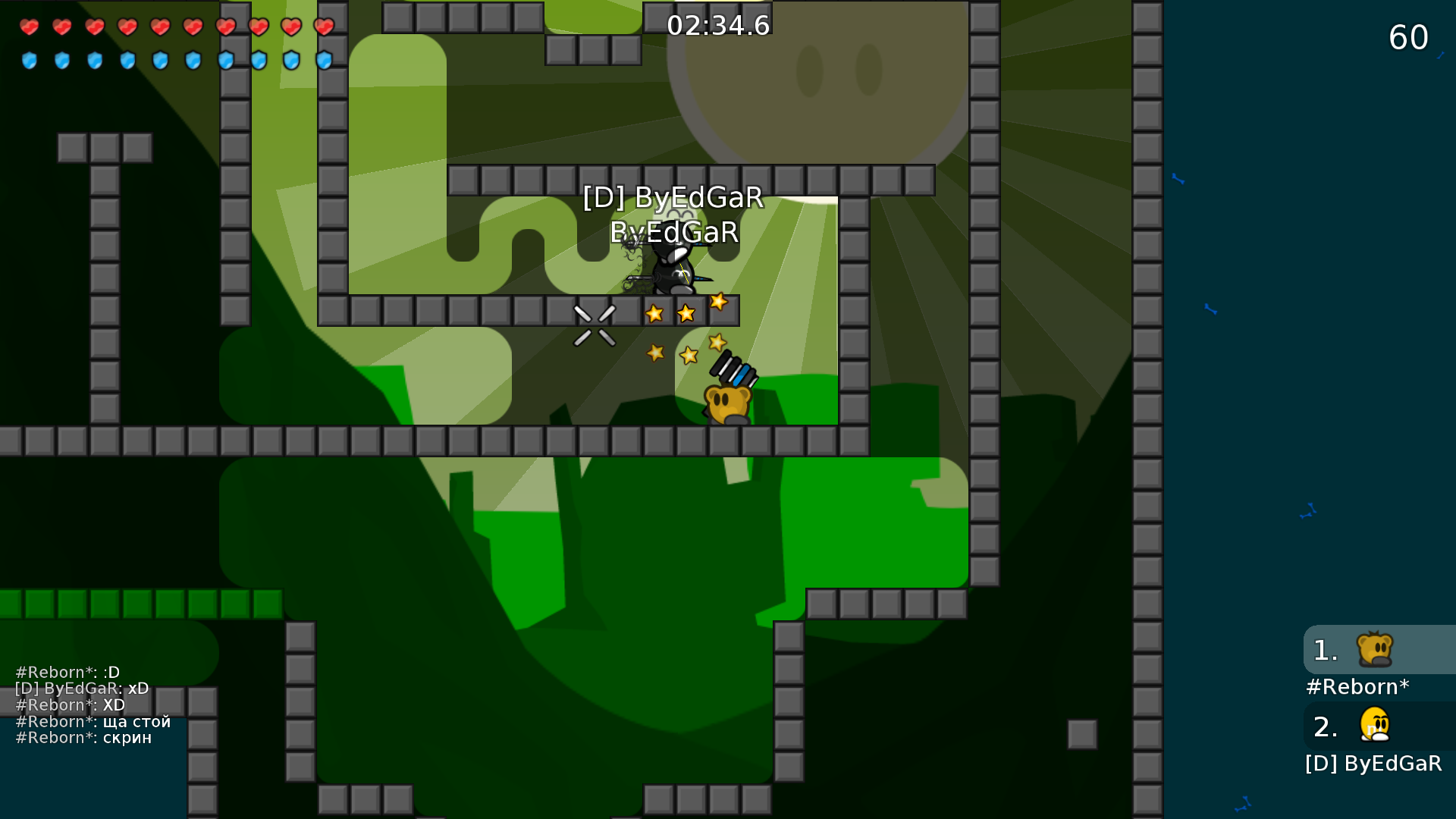This screenshot has height=819, width=1456.
Task: Select the last blue shield icon
Action: (324, 61)
